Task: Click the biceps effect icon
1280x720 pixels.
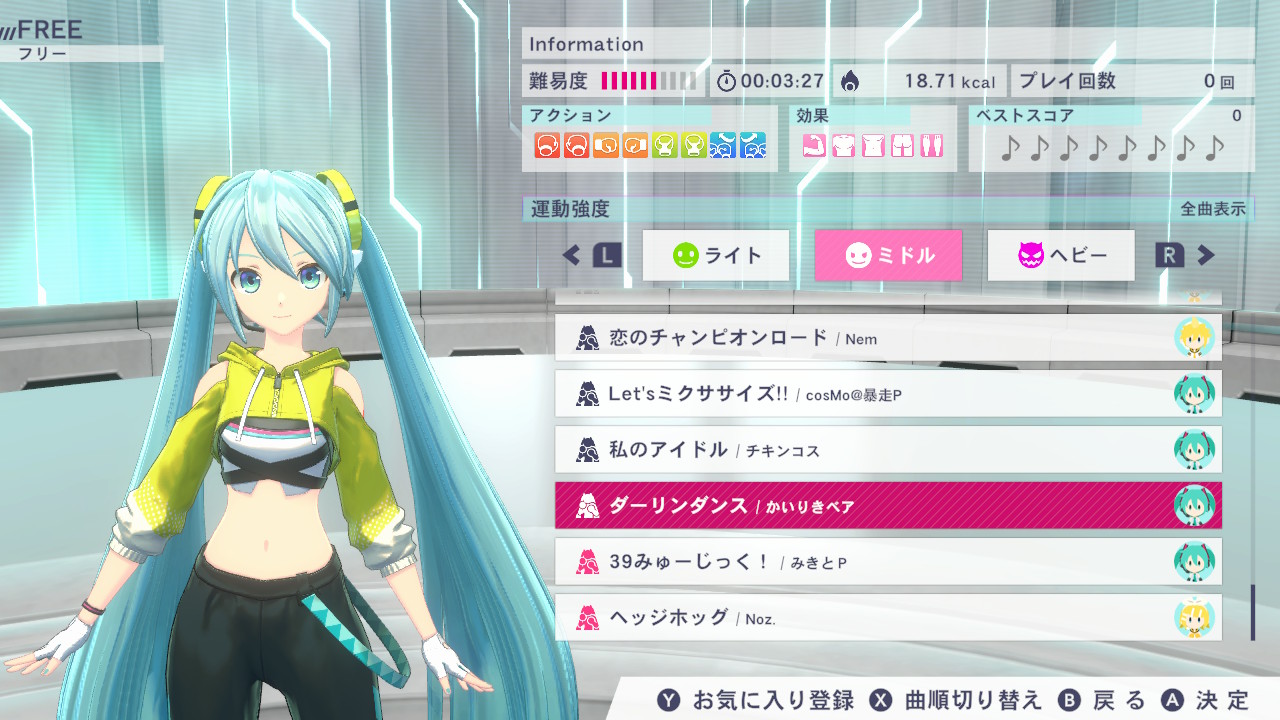Action: (x=815, y=145)
